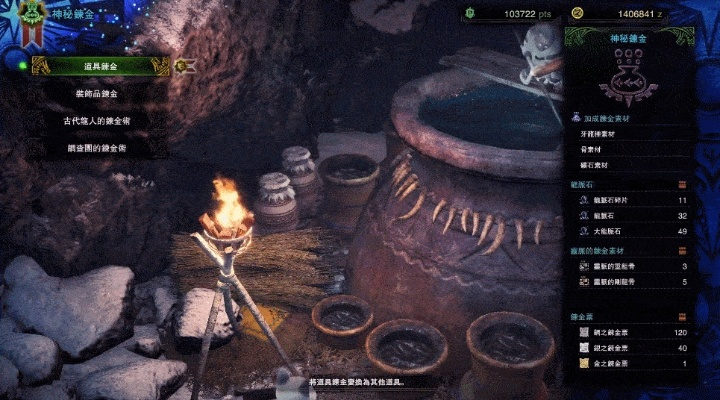Open the 裝飾品鍊金 option
The image size is (720, 400).
click(x=100, y=93)
